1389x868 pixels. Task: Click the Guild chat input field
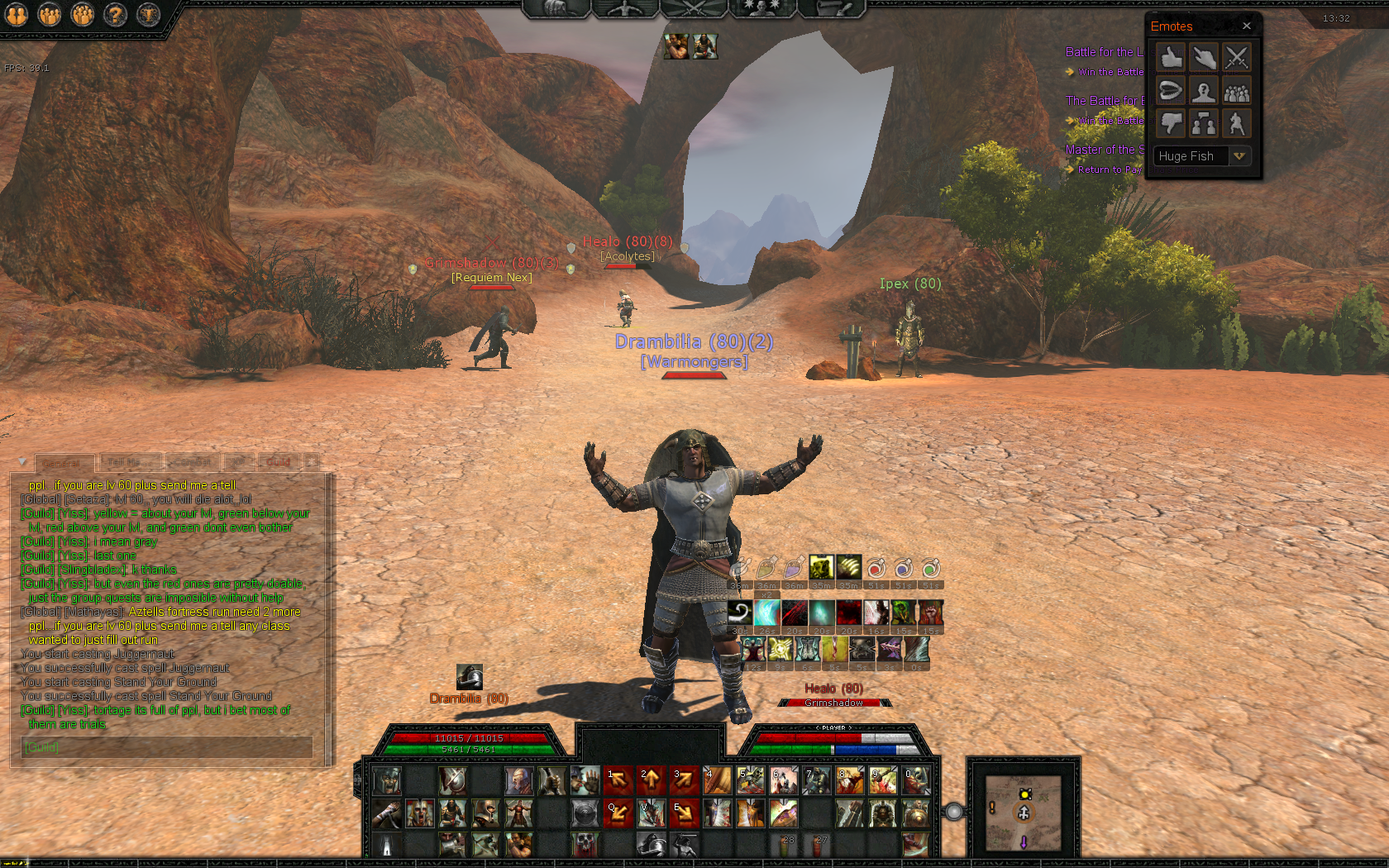tap(166, 747)
